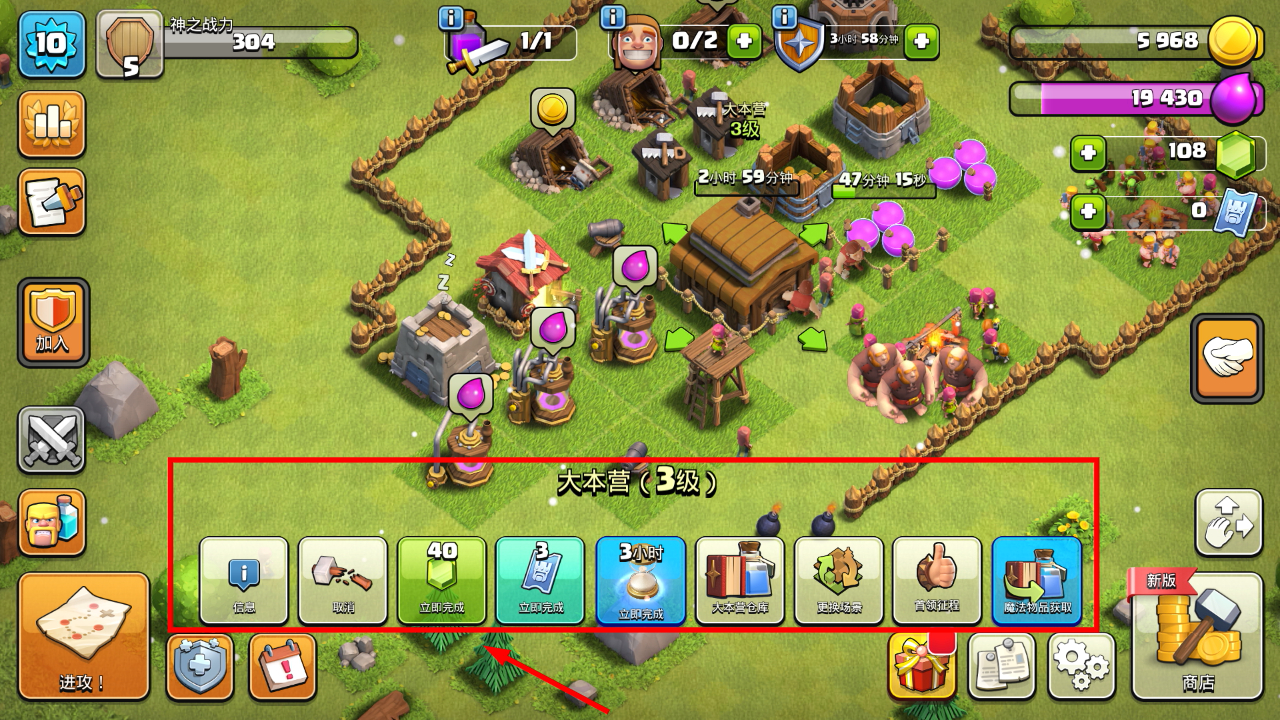
Task: Finish upgrade instantly for 40 gems
Action: (442, 581)
